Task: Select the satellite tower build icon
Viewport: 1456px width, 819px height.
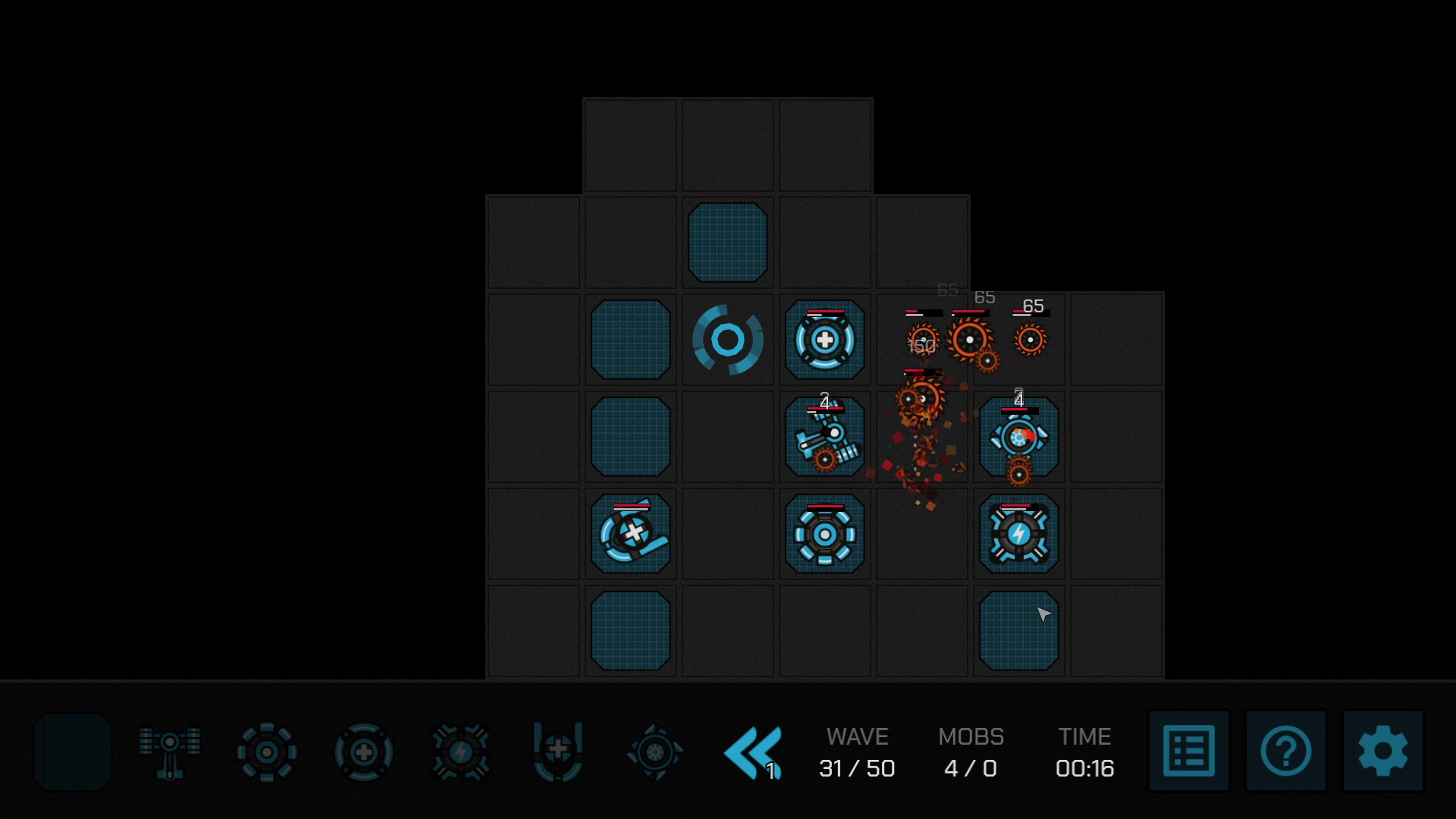Action: (168, 751)
